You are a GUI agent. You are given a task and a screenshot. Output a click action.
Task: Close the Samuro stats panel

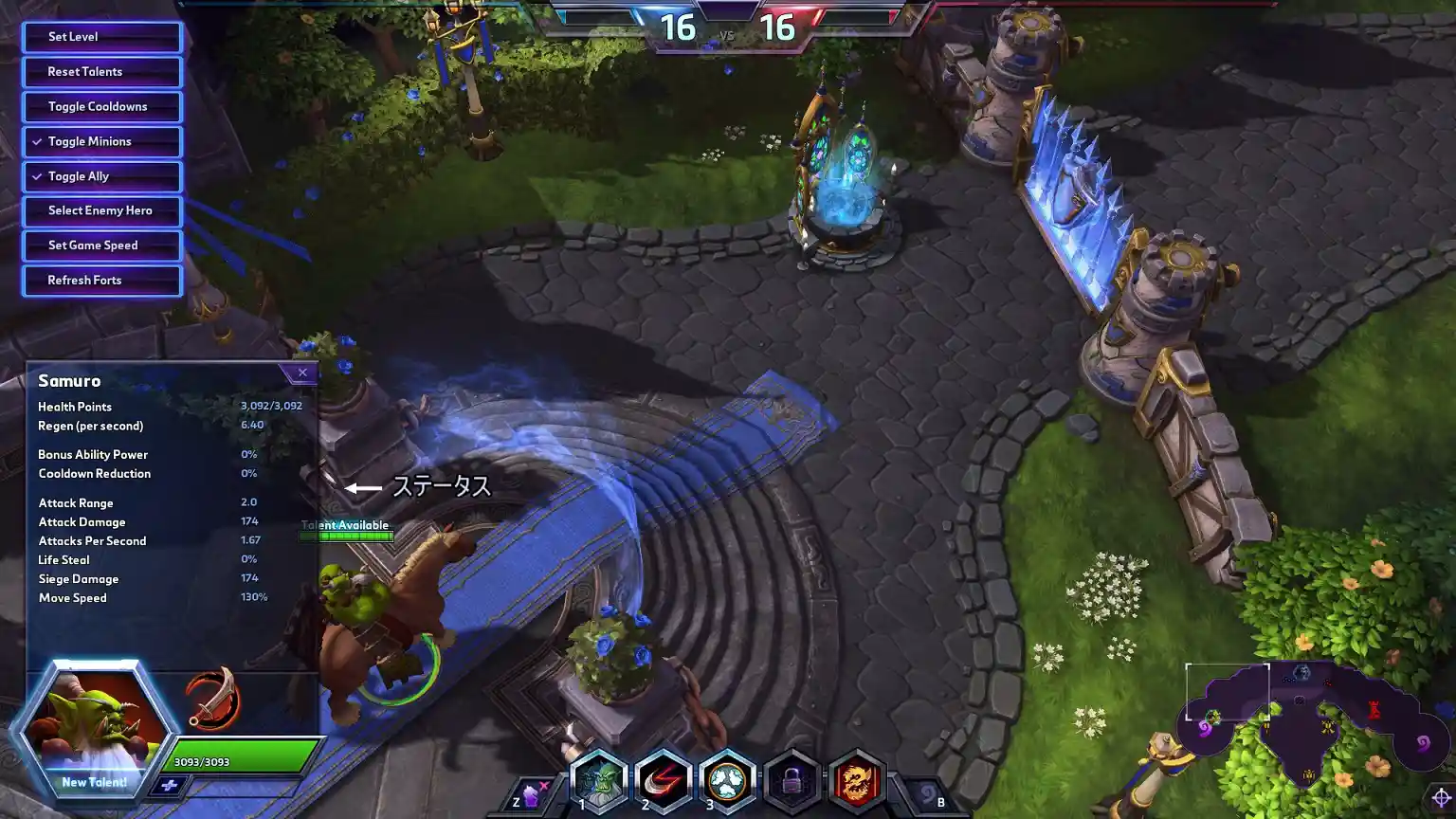(302, 373)
